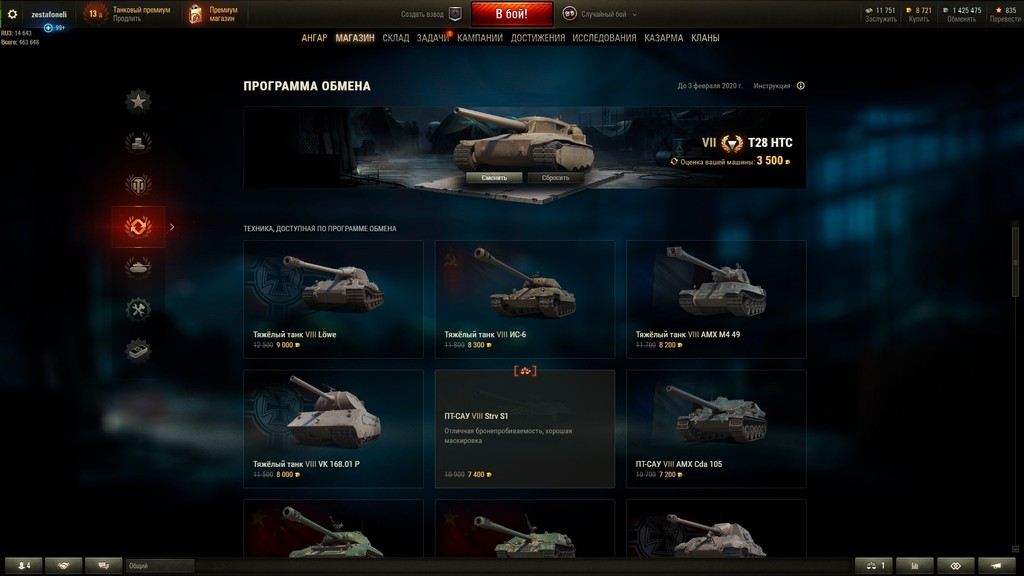Open the settings gear icon
Screen dimensions: 1024x576
[13, 14]
